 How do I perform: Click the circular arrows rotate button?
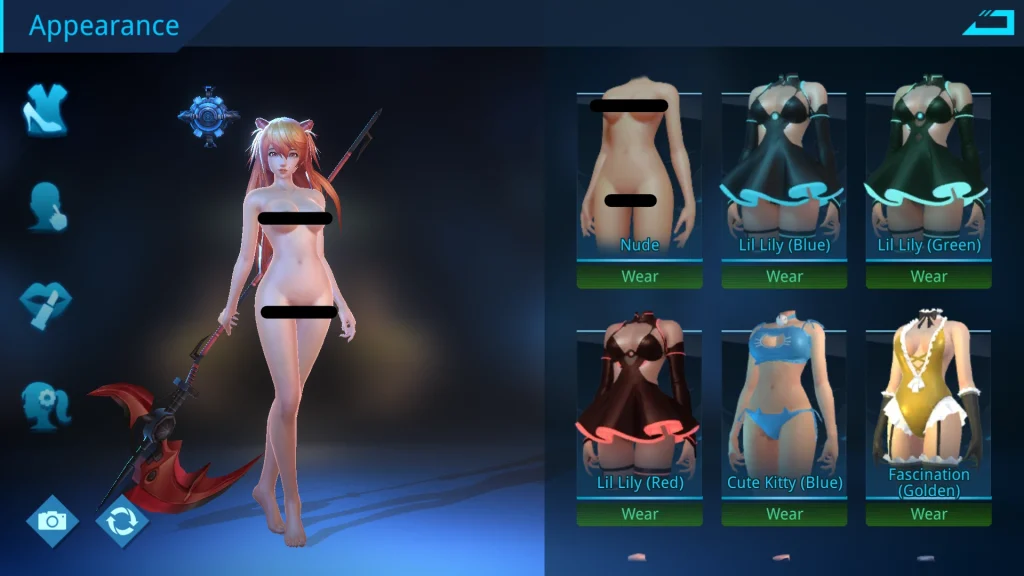point(122,520)
